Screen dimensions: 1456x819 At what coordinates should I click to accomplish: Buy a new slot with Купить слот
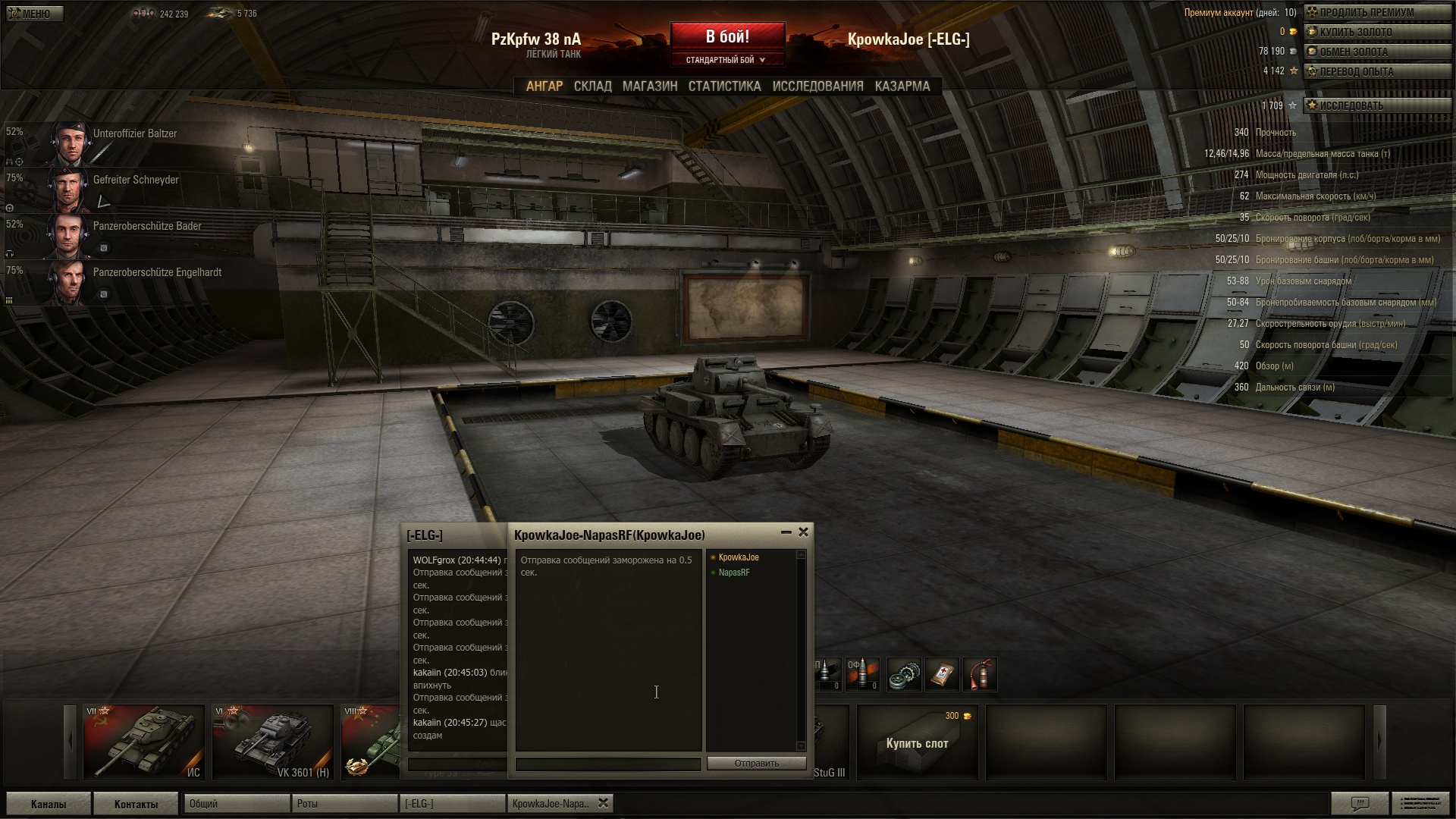coord(917,743)
